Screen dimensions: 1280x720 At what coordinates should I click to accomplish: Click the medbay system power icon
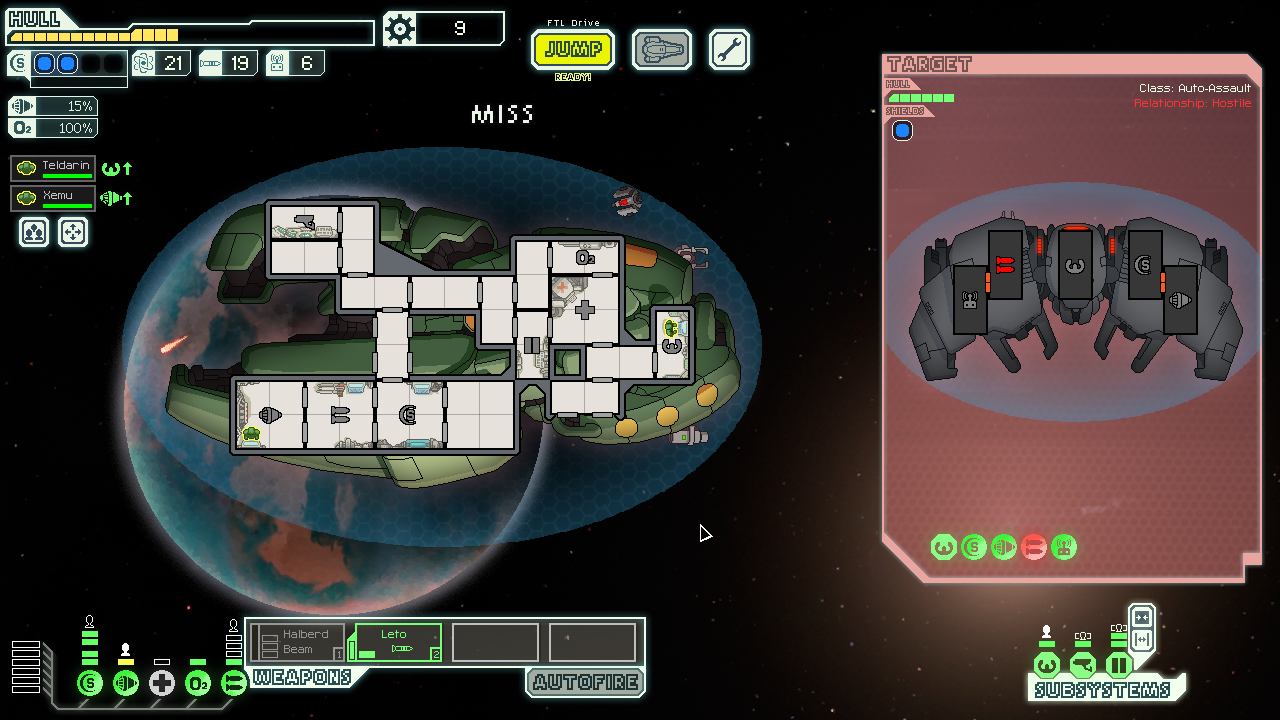pyautogui.click(x=162, y=684)
